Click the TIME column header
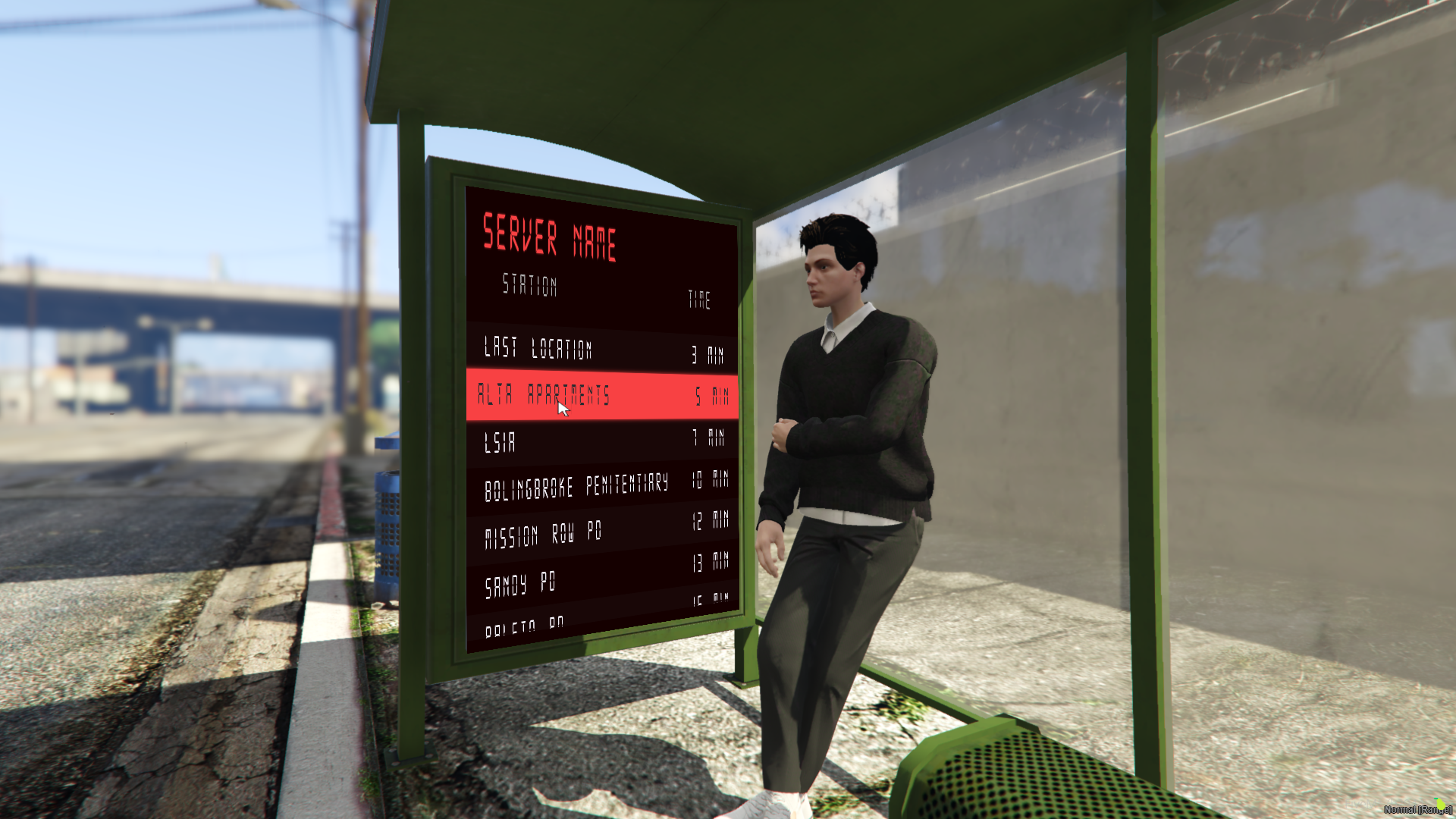This screenshot has width=1456, height=819. 698,298
